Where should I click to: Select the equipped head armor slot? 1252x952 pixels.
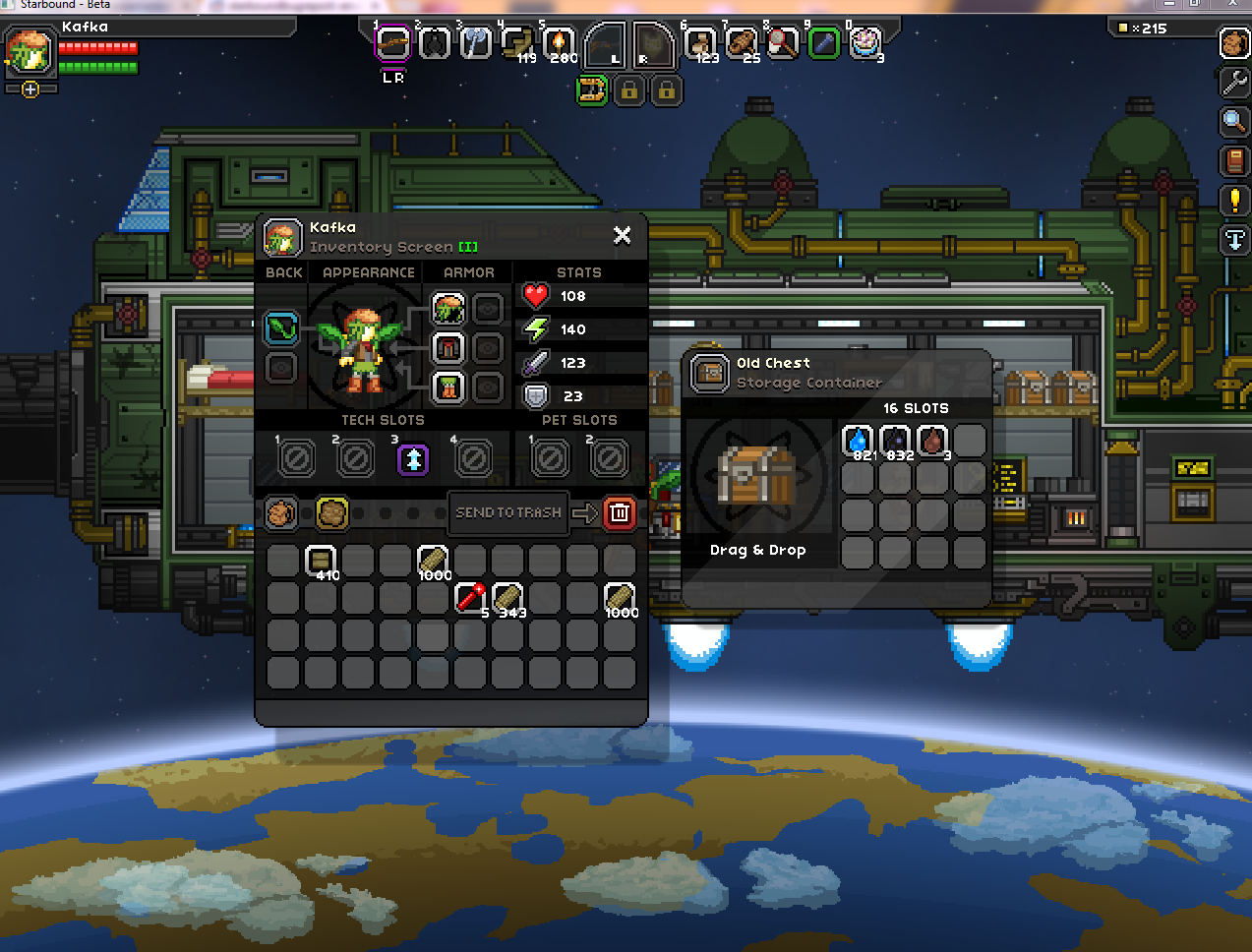click(448, 309)
